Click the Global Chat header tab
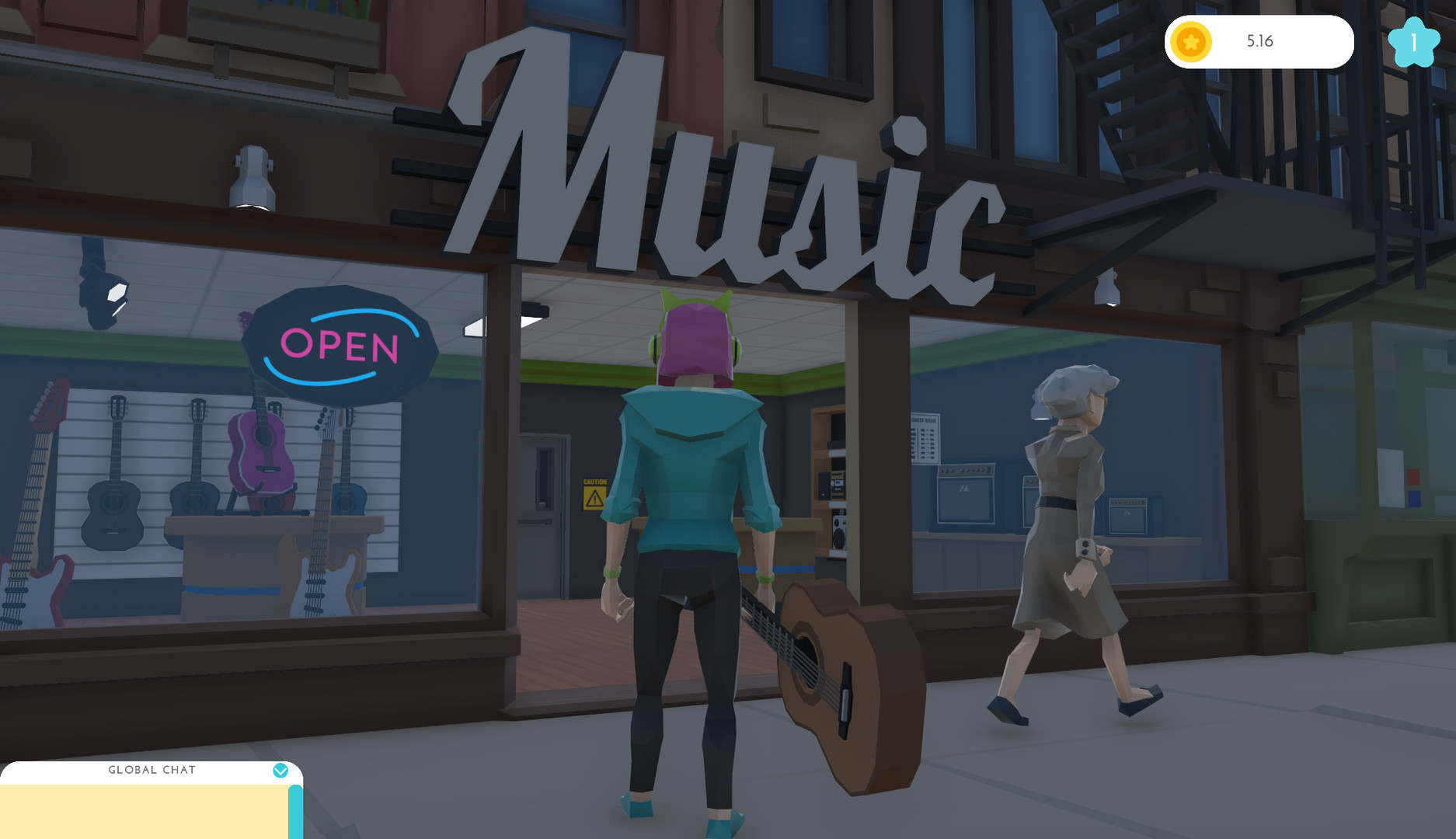 click(152, 770)
